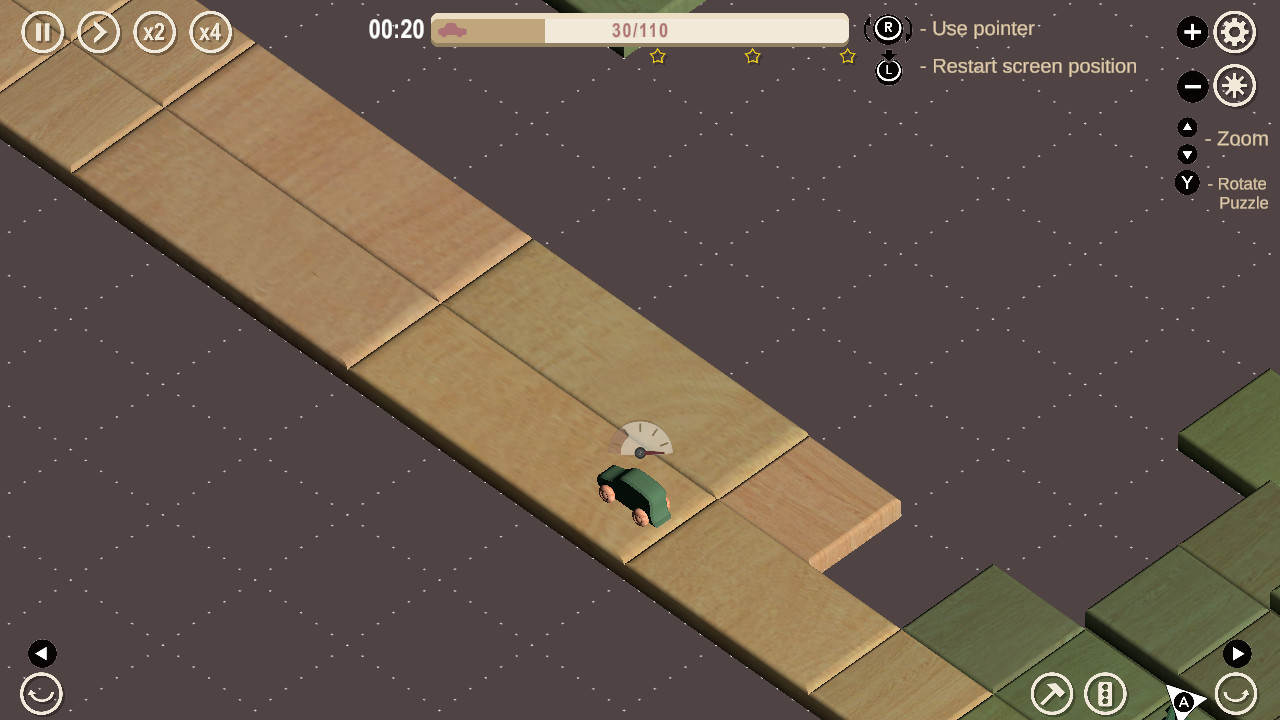1280x720 pixels.
Task: Click the Restart screen position label
Action: point(1034,66)
